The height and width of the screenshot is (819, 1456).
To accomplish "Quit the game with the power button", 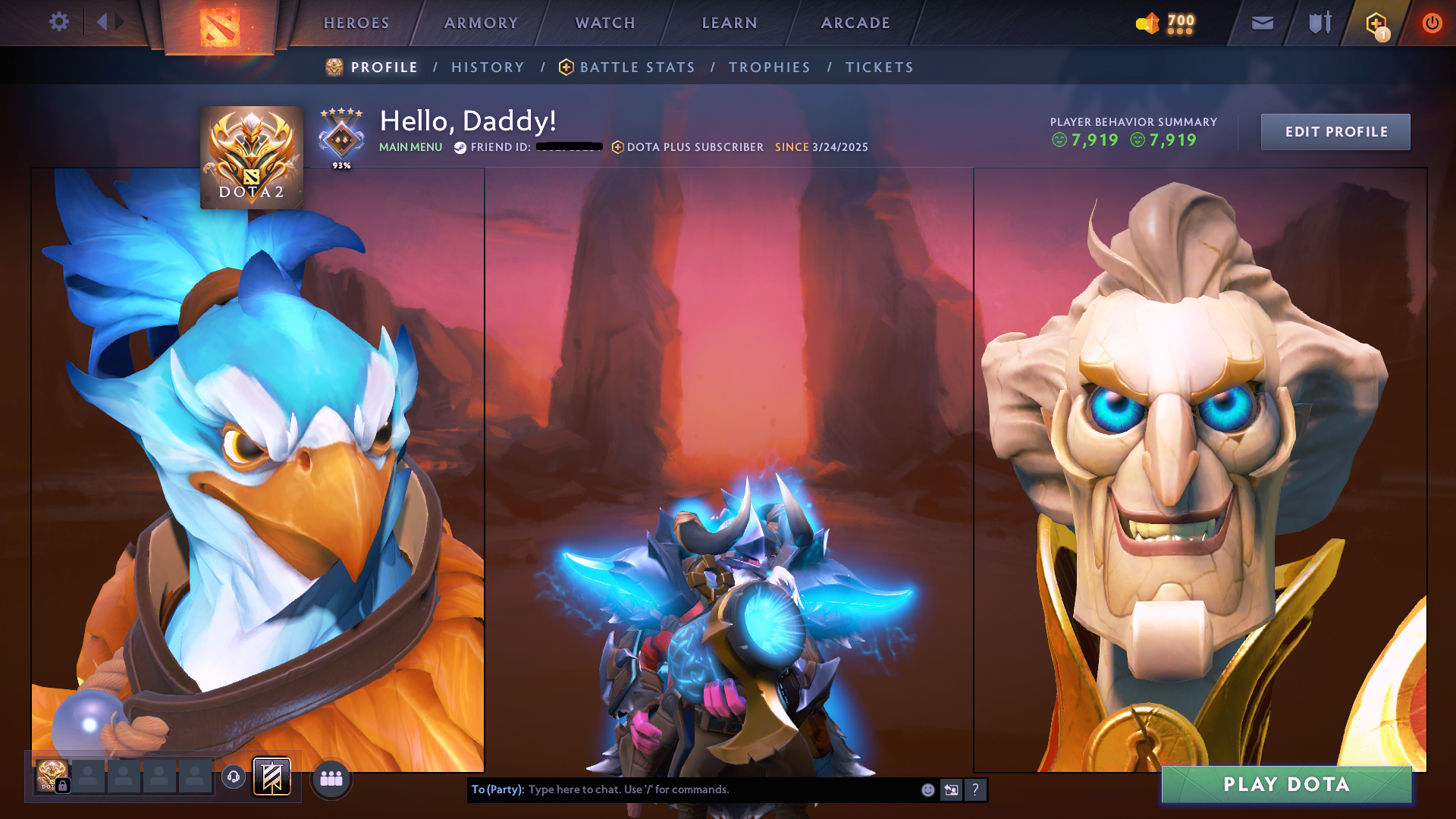I will [1432, 24].
